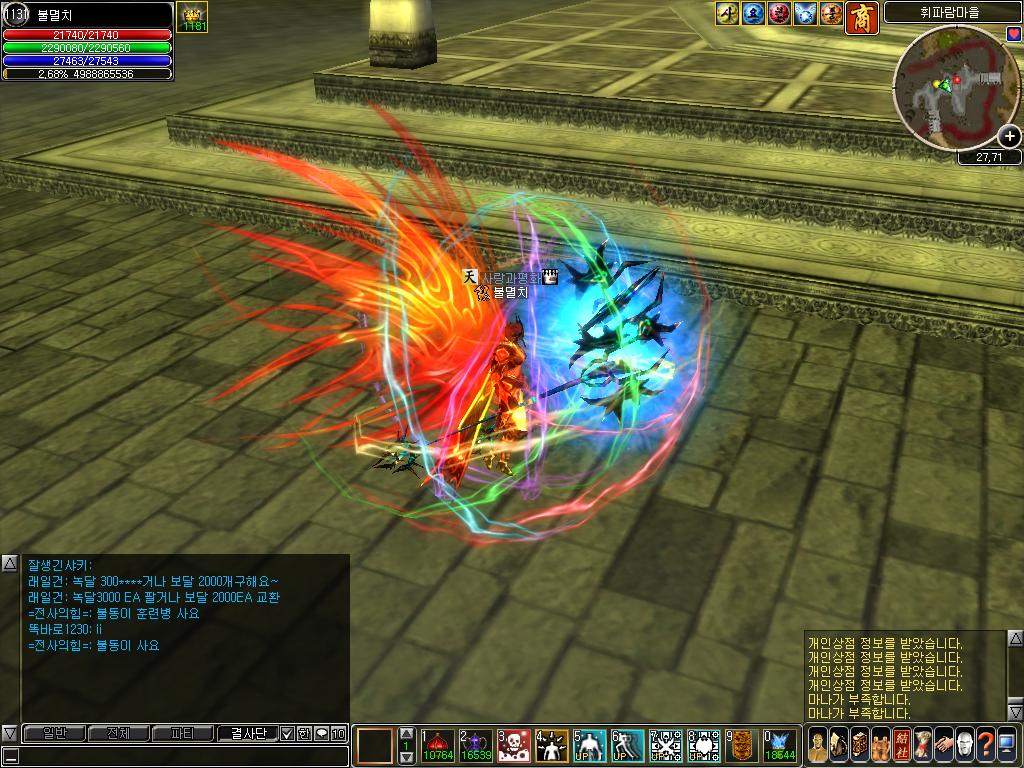The height and width of the screenshot is (768, 1024).
Task: Use the blue potion in slot 2
Action: pyautogui.click(x=475, y=746)
